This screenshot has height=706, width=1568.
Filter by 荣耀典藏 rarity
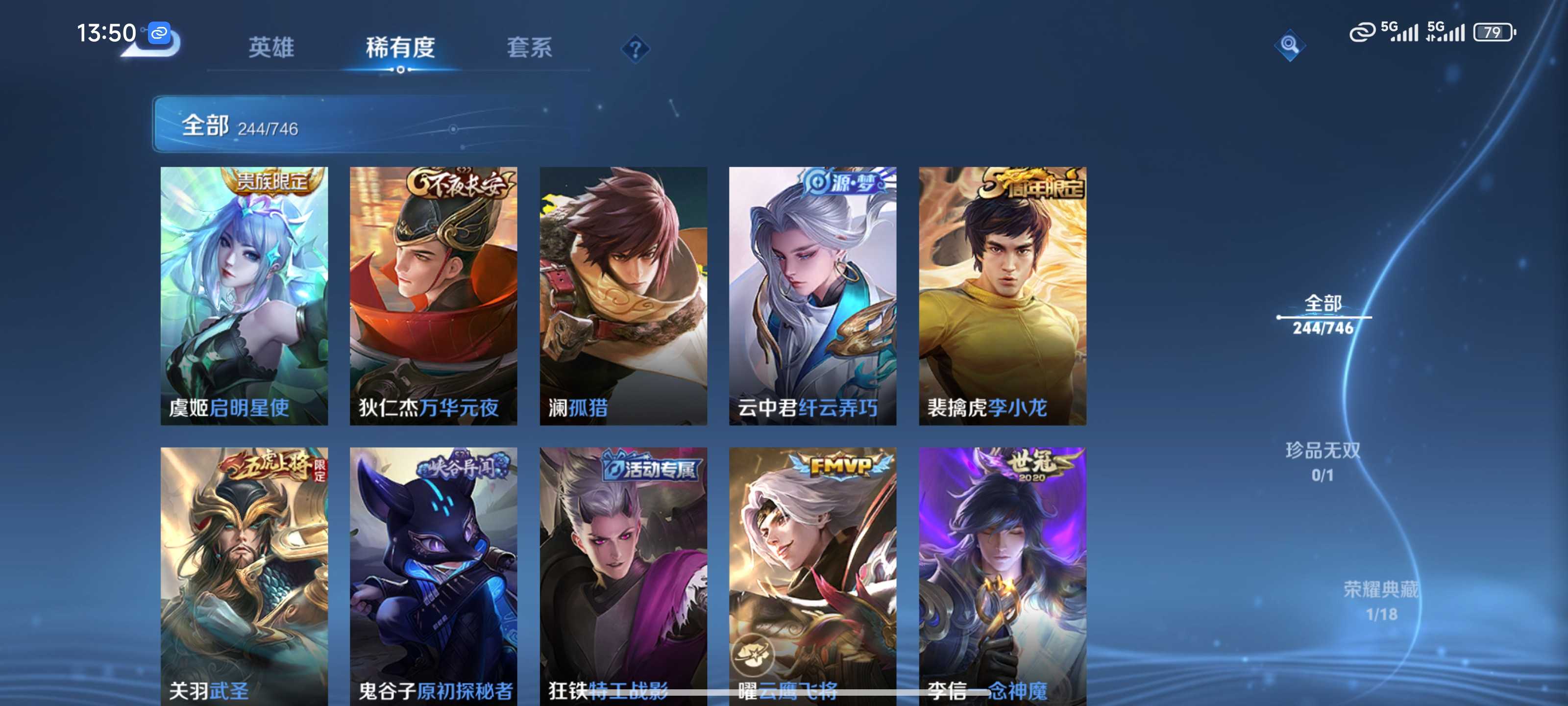click(1380, 601)
